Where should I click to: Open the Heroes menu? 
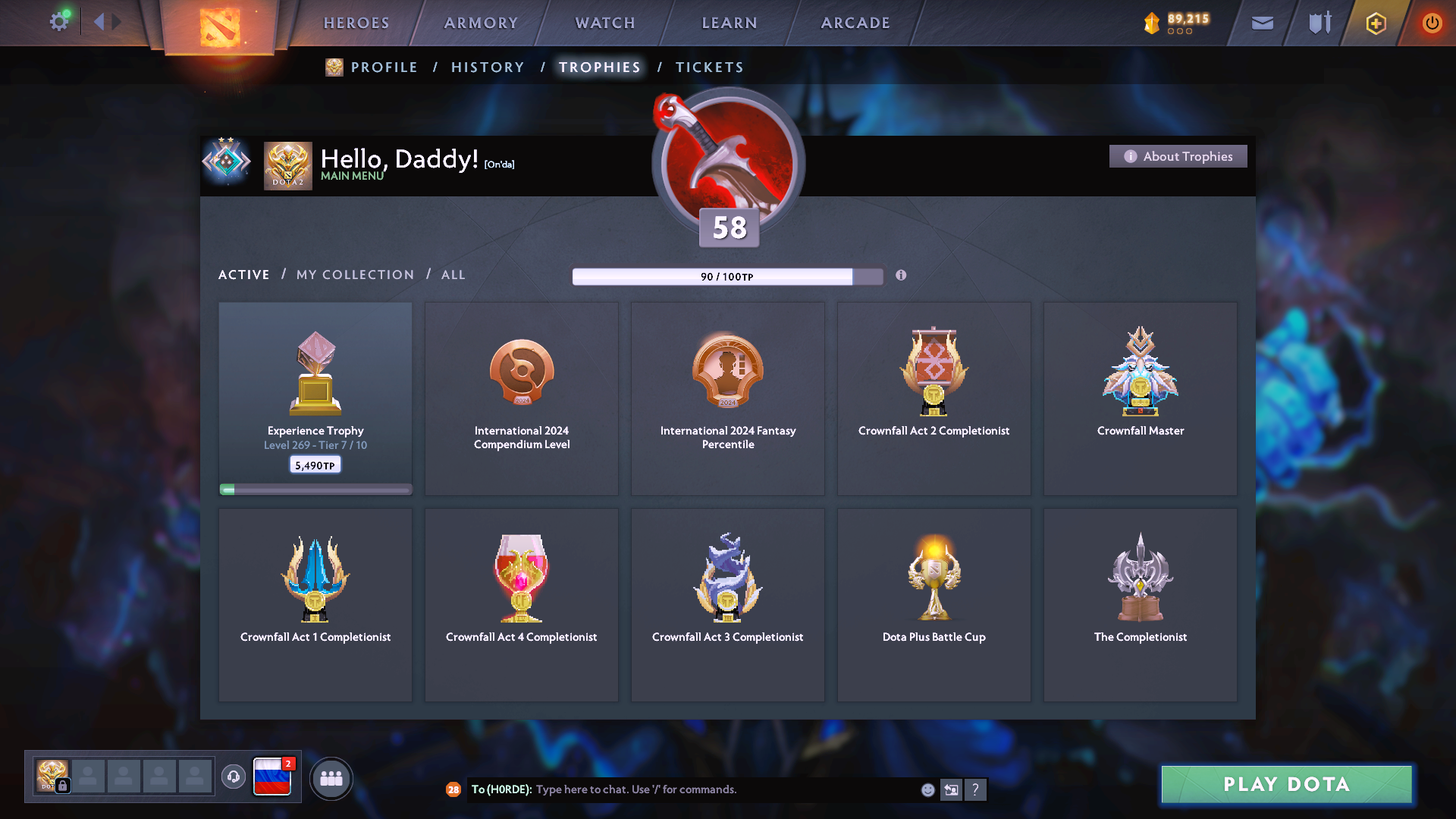tap(356, 23)
